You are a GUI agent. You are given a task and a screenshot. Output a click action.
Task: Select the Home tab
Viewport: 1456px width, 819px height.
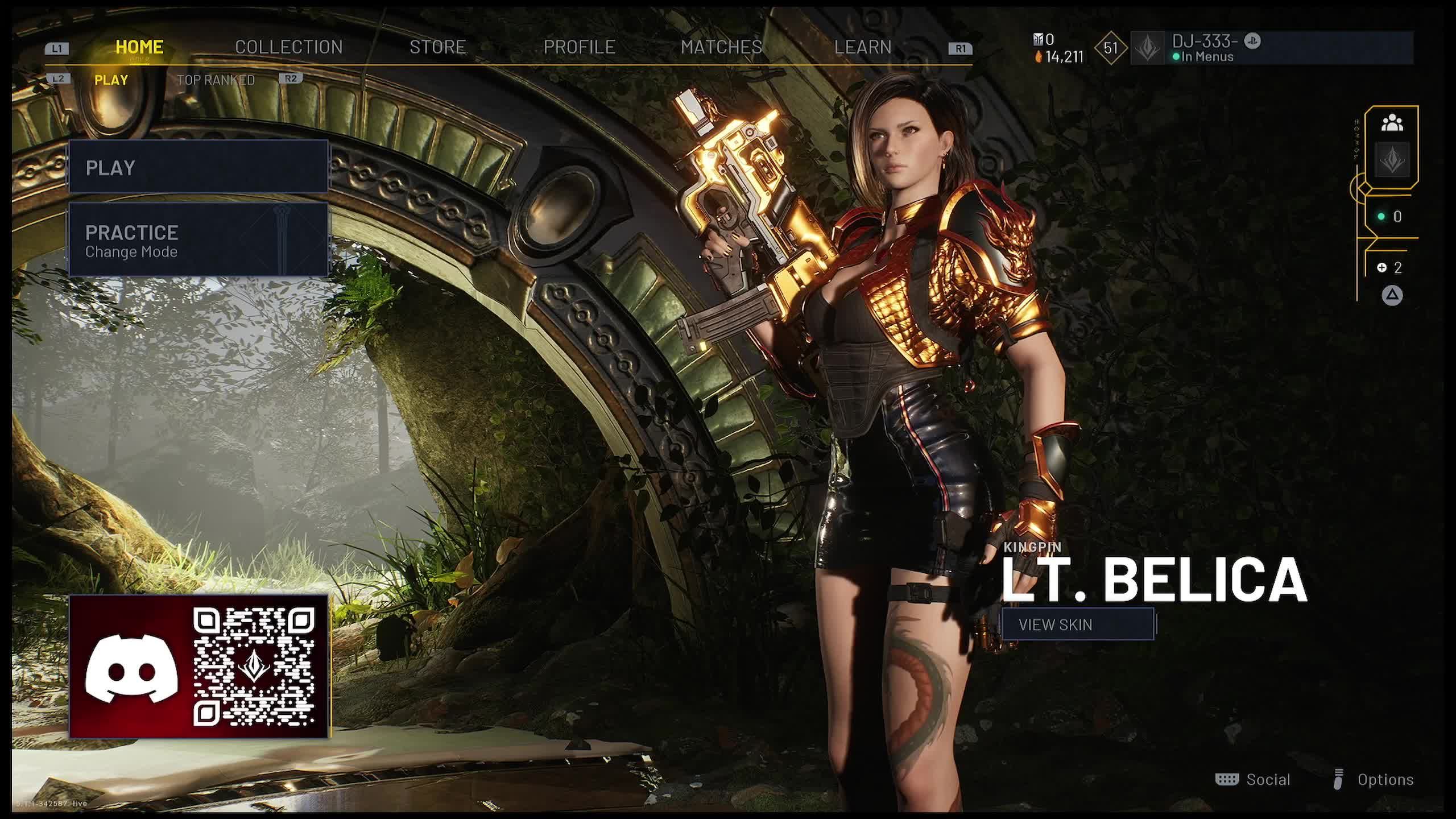click(139, 47)
